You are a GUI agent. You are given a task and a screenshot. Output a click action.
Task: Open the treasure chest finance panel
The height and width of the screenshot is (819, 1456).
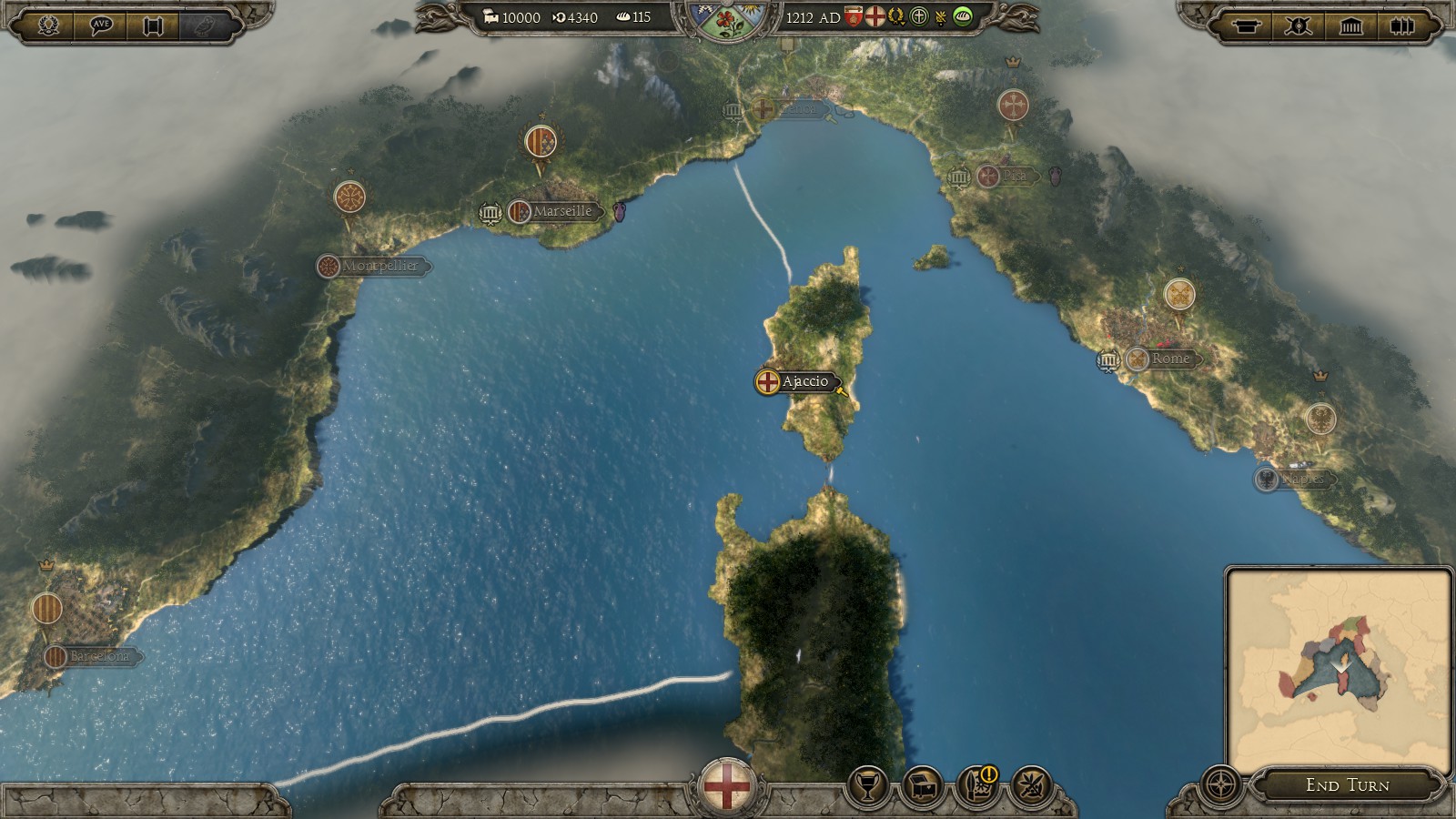(x=924, y=785)
